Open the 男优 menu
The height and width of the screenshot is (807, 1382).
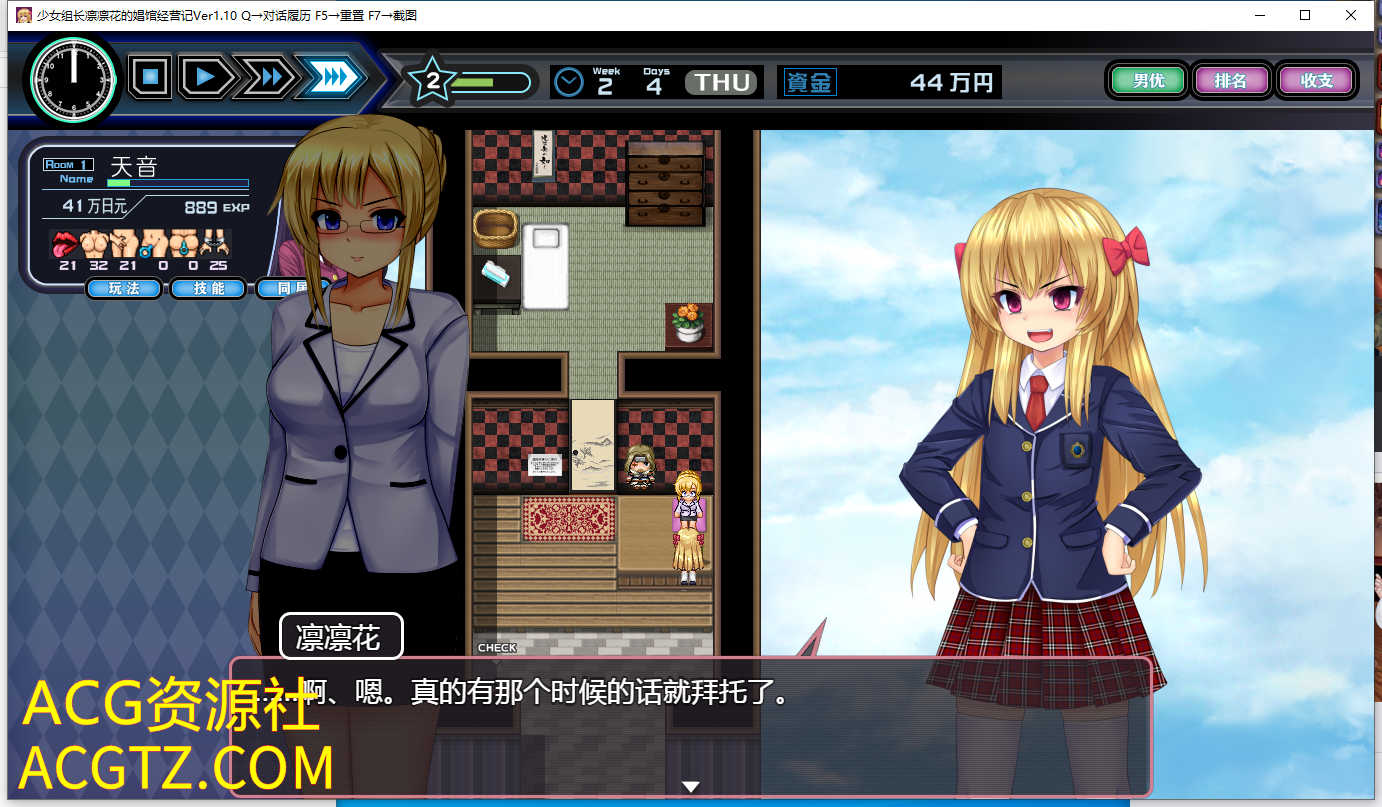[x=1147, y=81]
